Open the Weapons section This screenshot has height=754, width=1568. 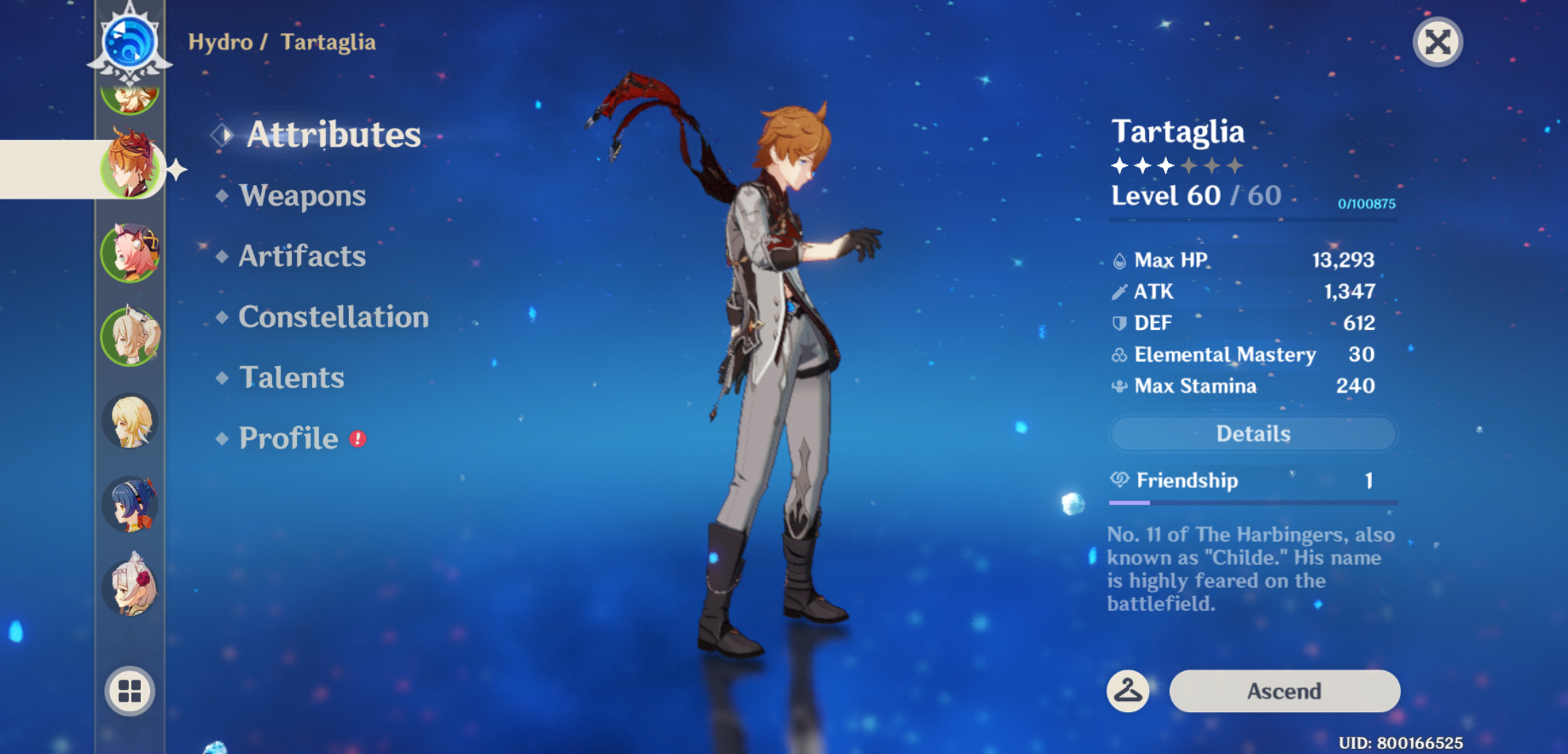click(302, 196)
